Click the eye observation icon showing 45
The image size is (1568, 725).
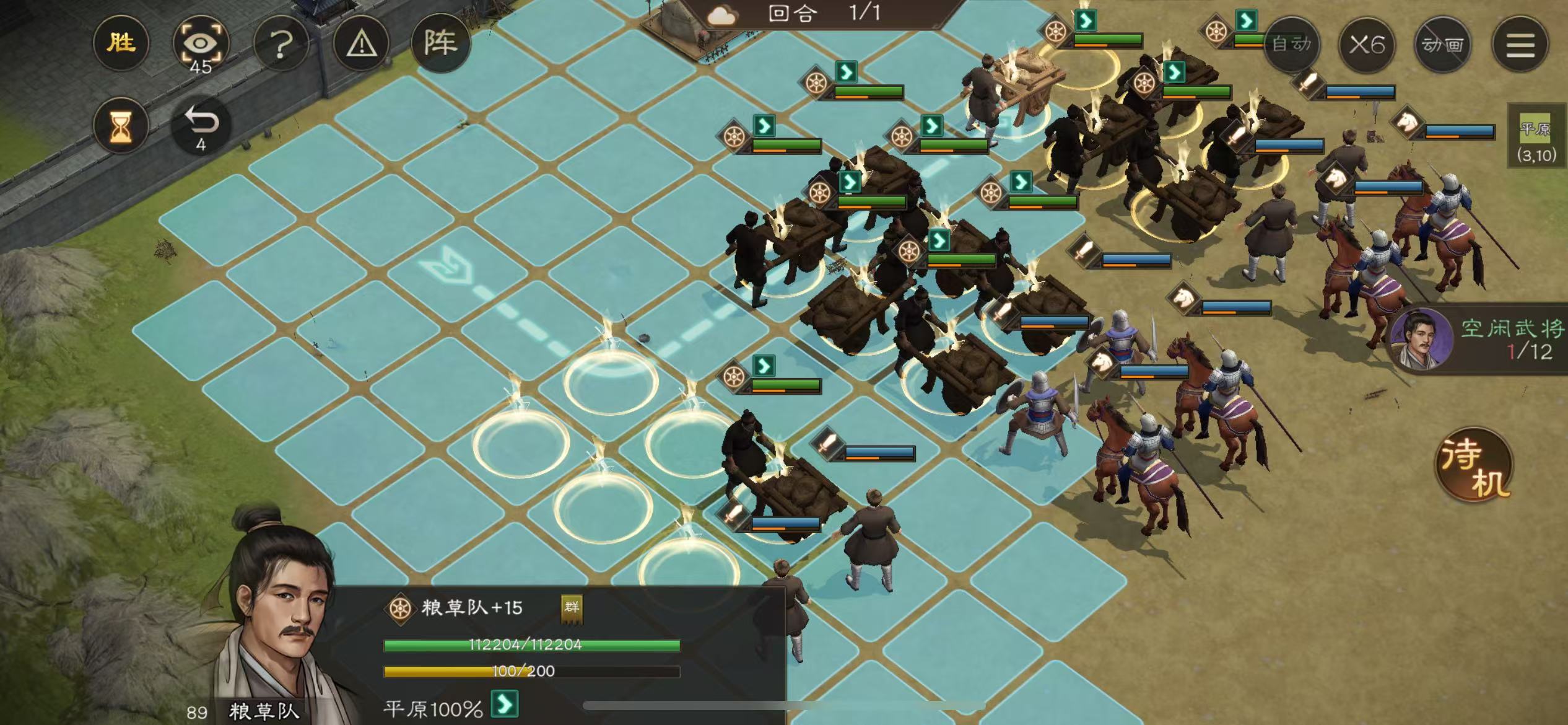coord(201,42)
